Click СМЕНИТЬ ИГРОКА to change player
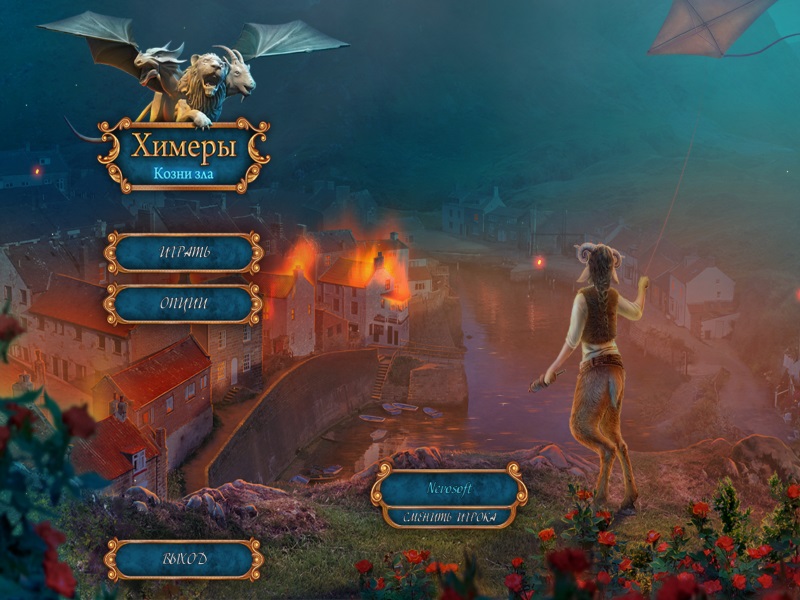The width and height of the screenshot is (800, 600). tap(449, 517)
